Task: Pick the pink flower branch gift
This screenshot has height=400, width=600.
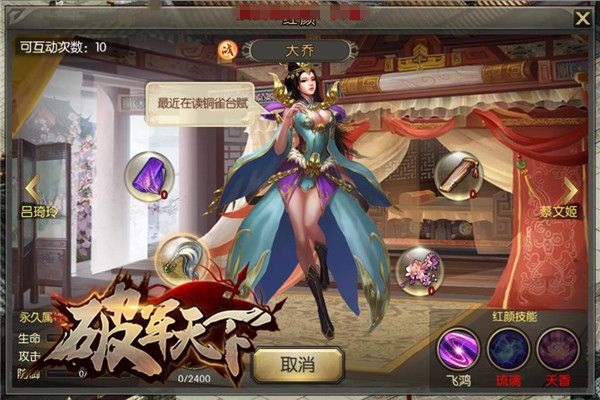Action: click(419, 267)
